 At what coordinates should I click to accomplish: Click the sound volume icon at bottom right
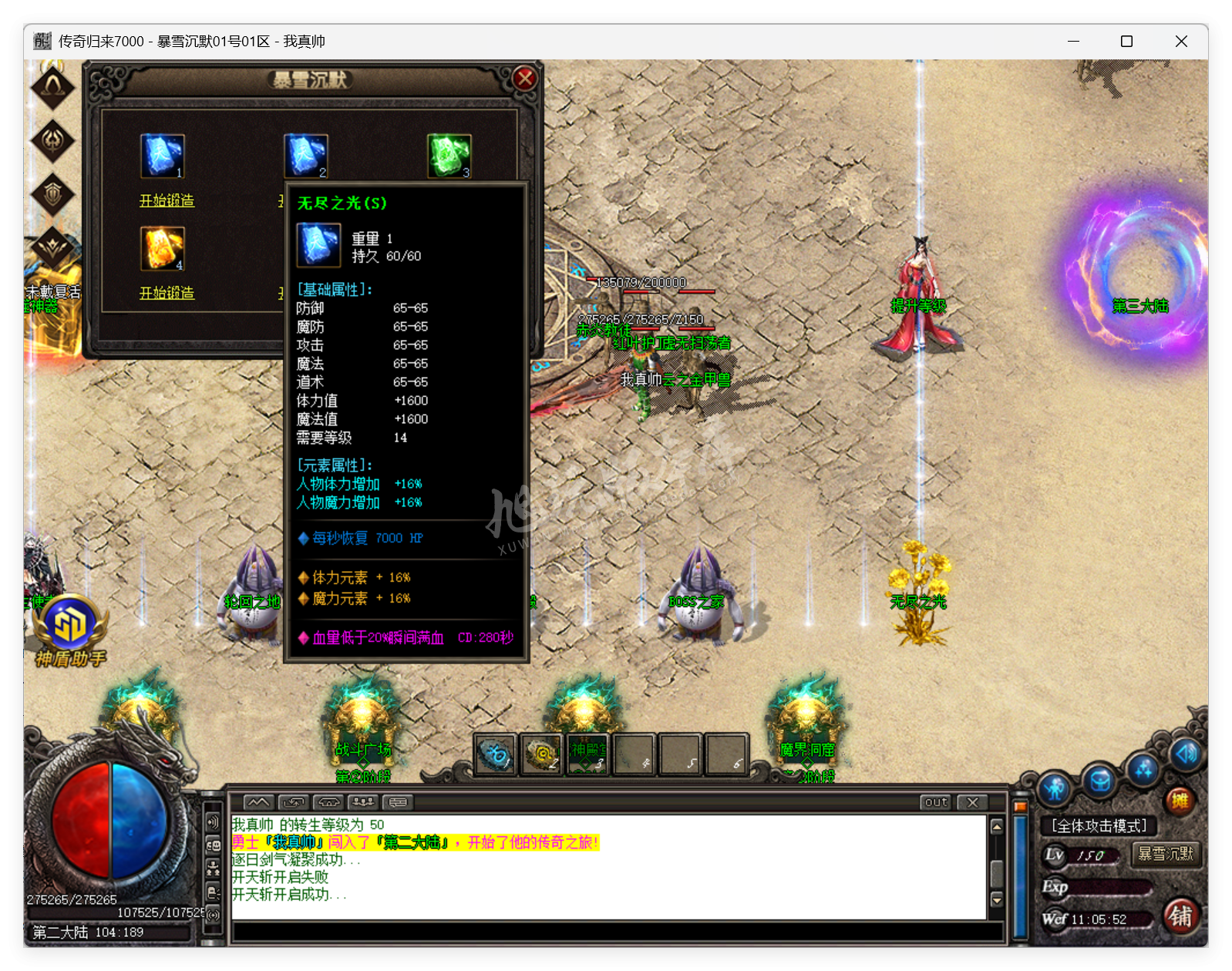click(x=1186, y=755)
